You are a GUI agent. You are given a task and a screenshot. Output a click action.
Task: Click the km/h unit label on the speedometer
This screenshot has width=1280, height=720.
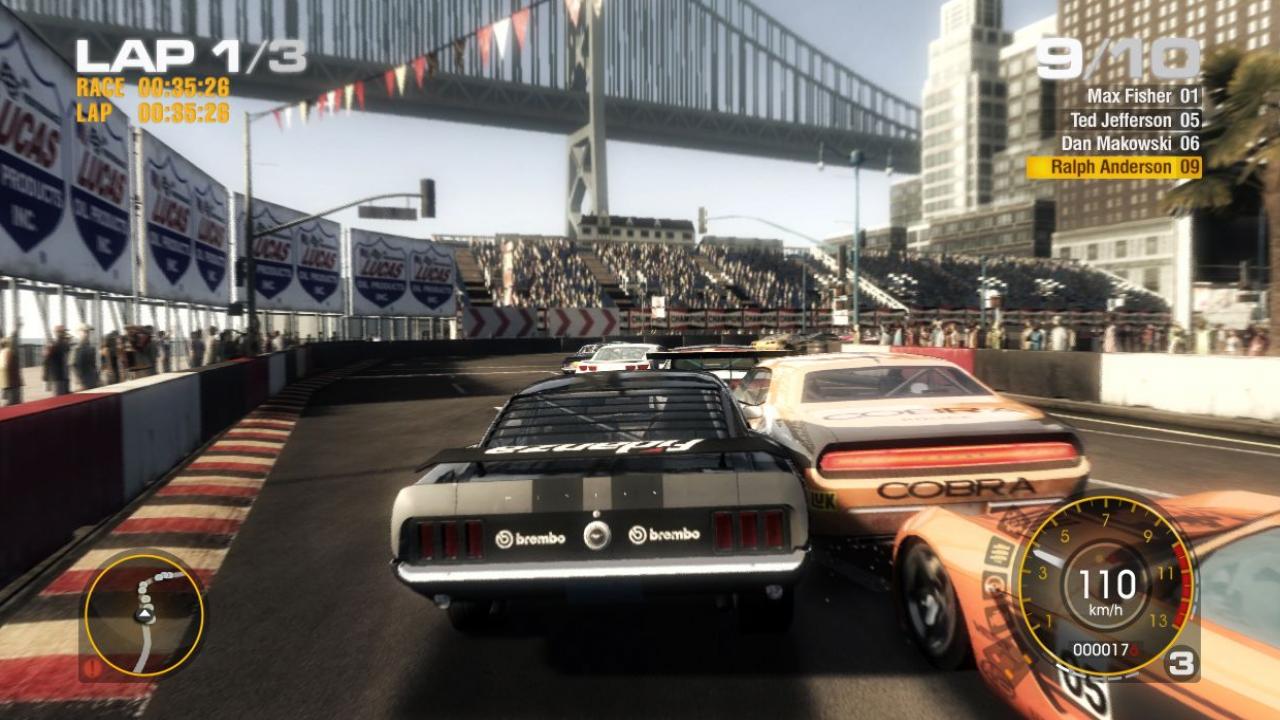click(x=1105, y=609)
